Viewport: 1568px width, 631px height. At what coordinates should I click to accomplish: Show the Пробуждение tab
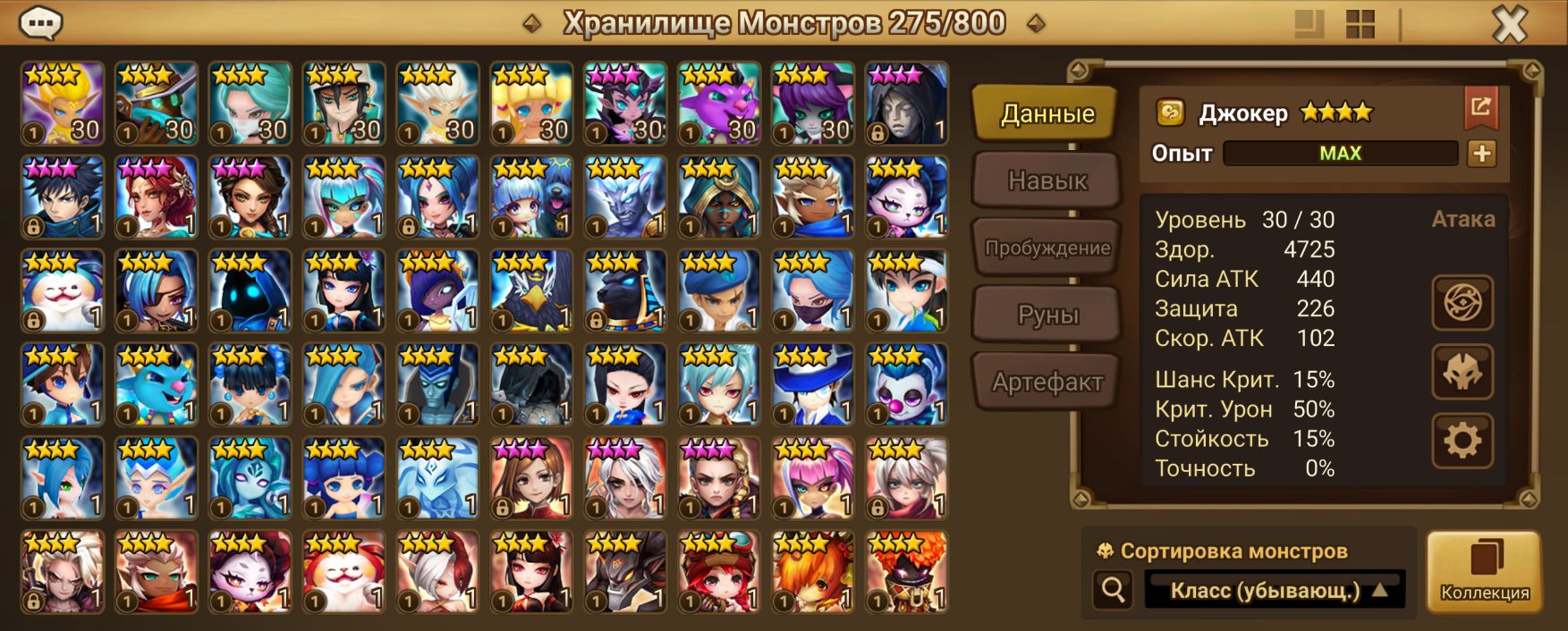click(x=1047, y=248)
